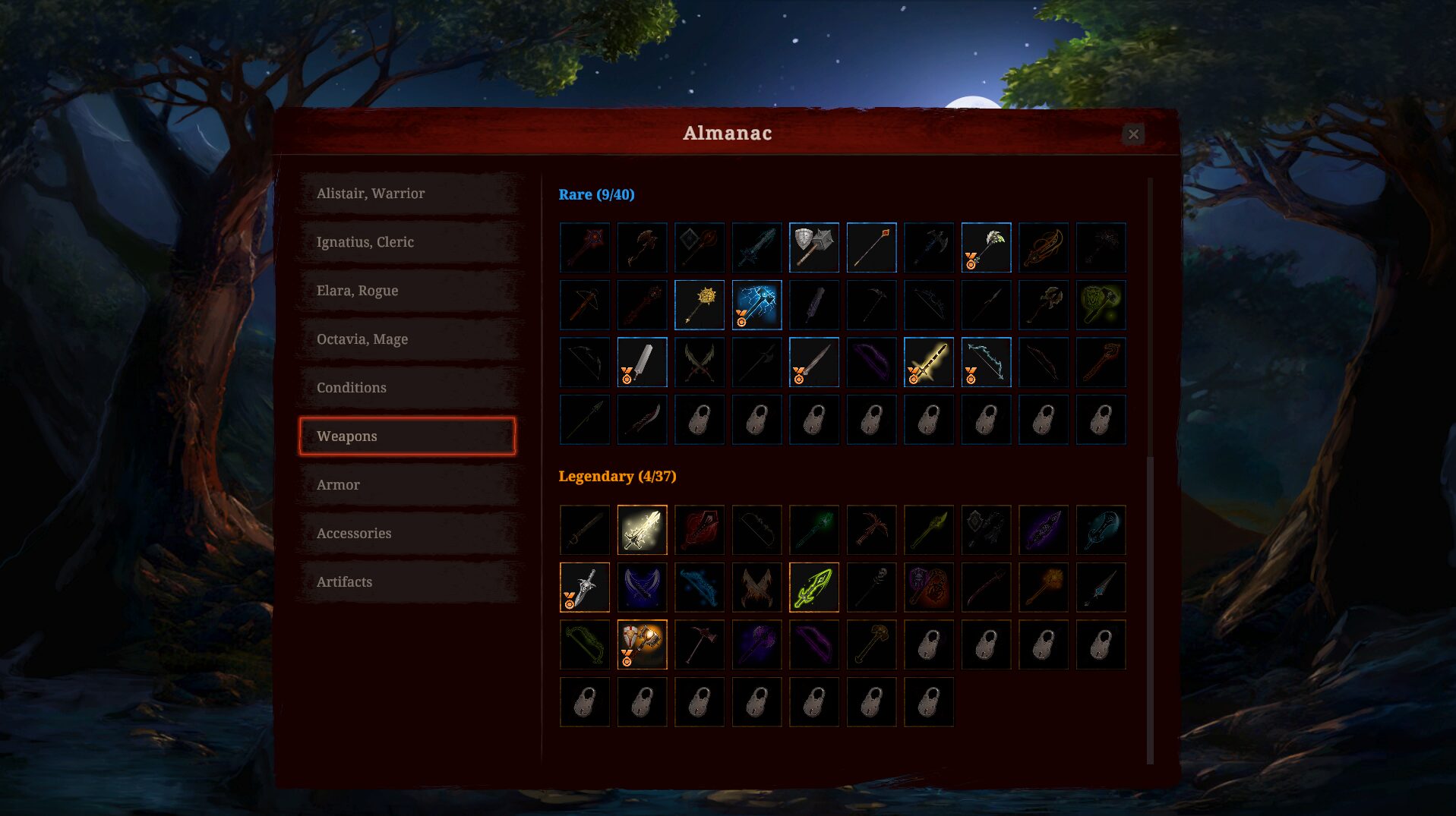Screen dimensions: 1456x816
Task: Click the rare blocky grey greatsword
Action: coord(642,363)
